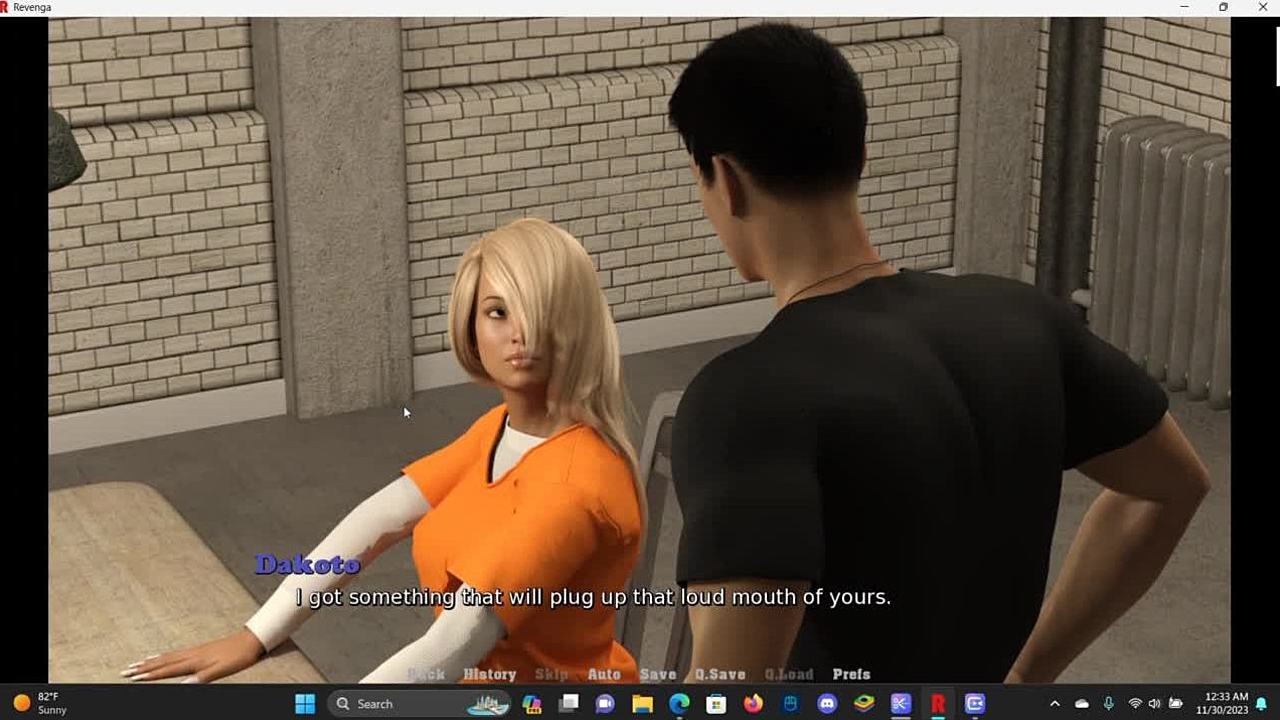The image size is (1280, 720).
Task: Enable Auto advance
Action: click(x=604, y=674)
